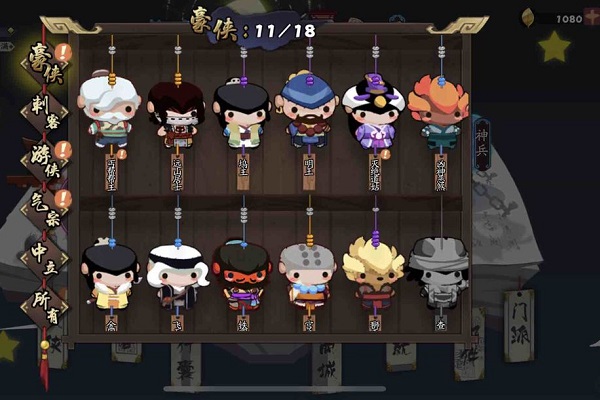Open the 门派 hanging sign
The width and height of the screenshot is (600, 400).
[519, 324]
